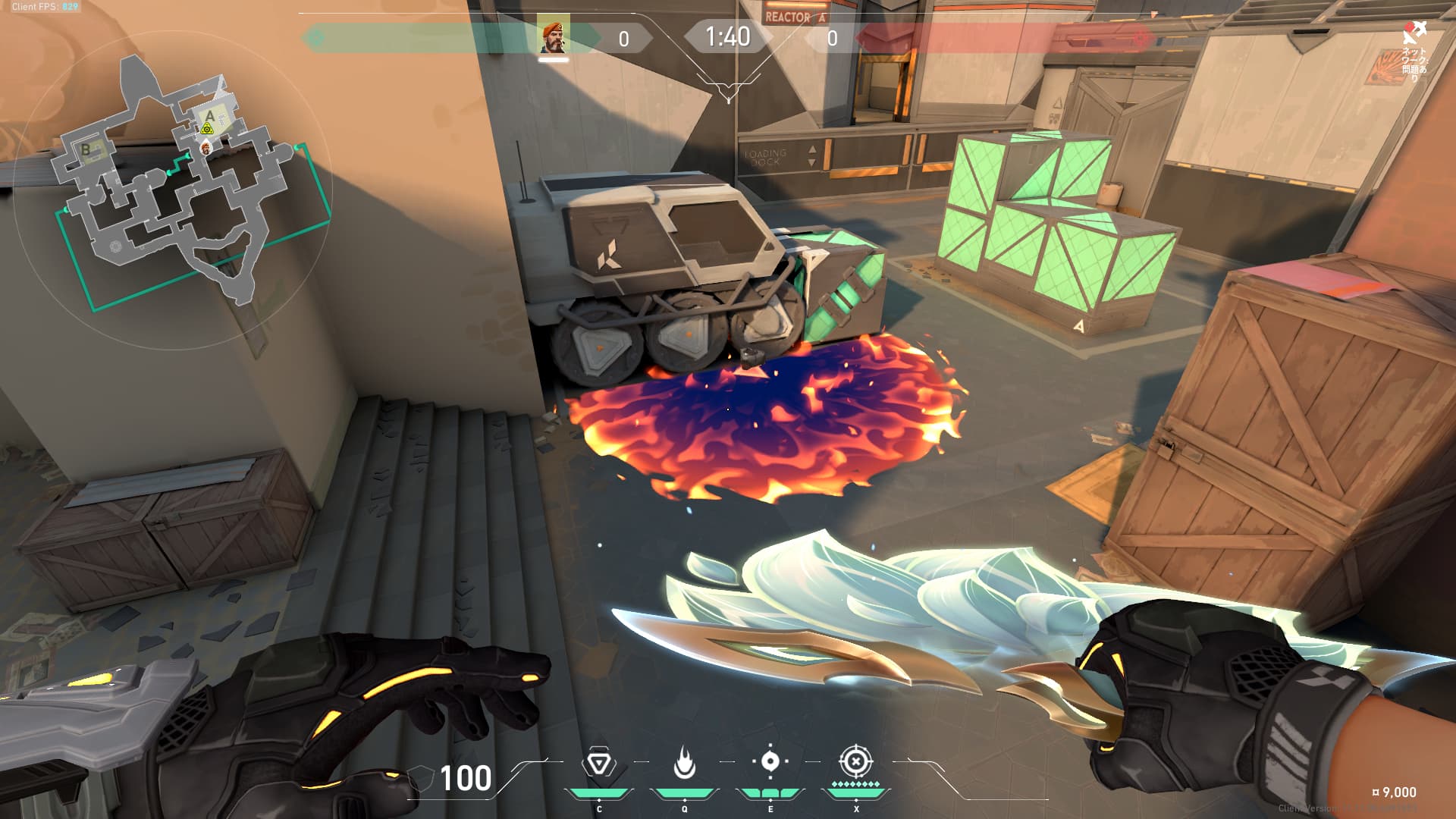Trigger the Orbital Strike ultimate icon

[x=855, y=761]
